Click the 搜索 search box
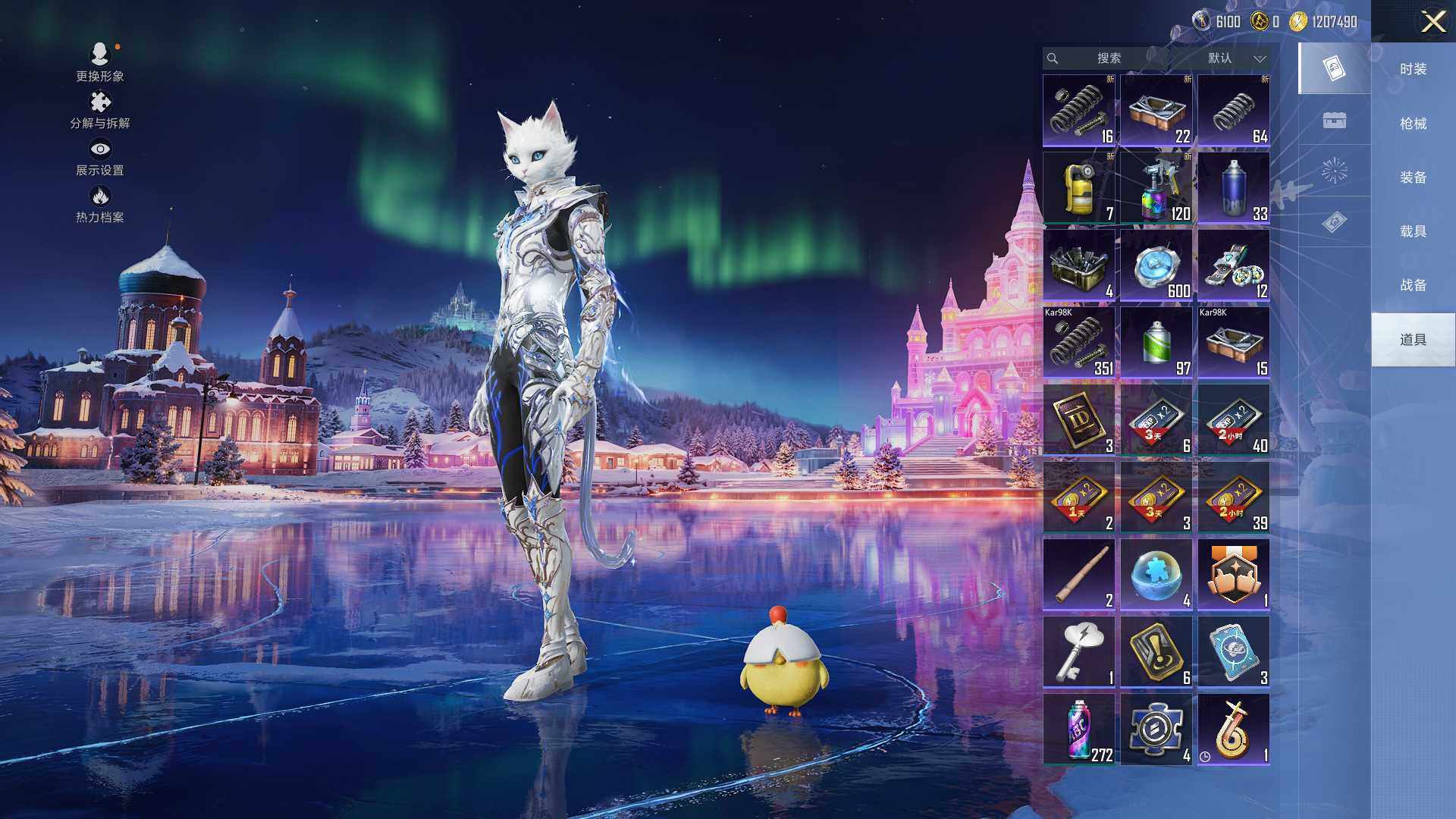 1108,58
